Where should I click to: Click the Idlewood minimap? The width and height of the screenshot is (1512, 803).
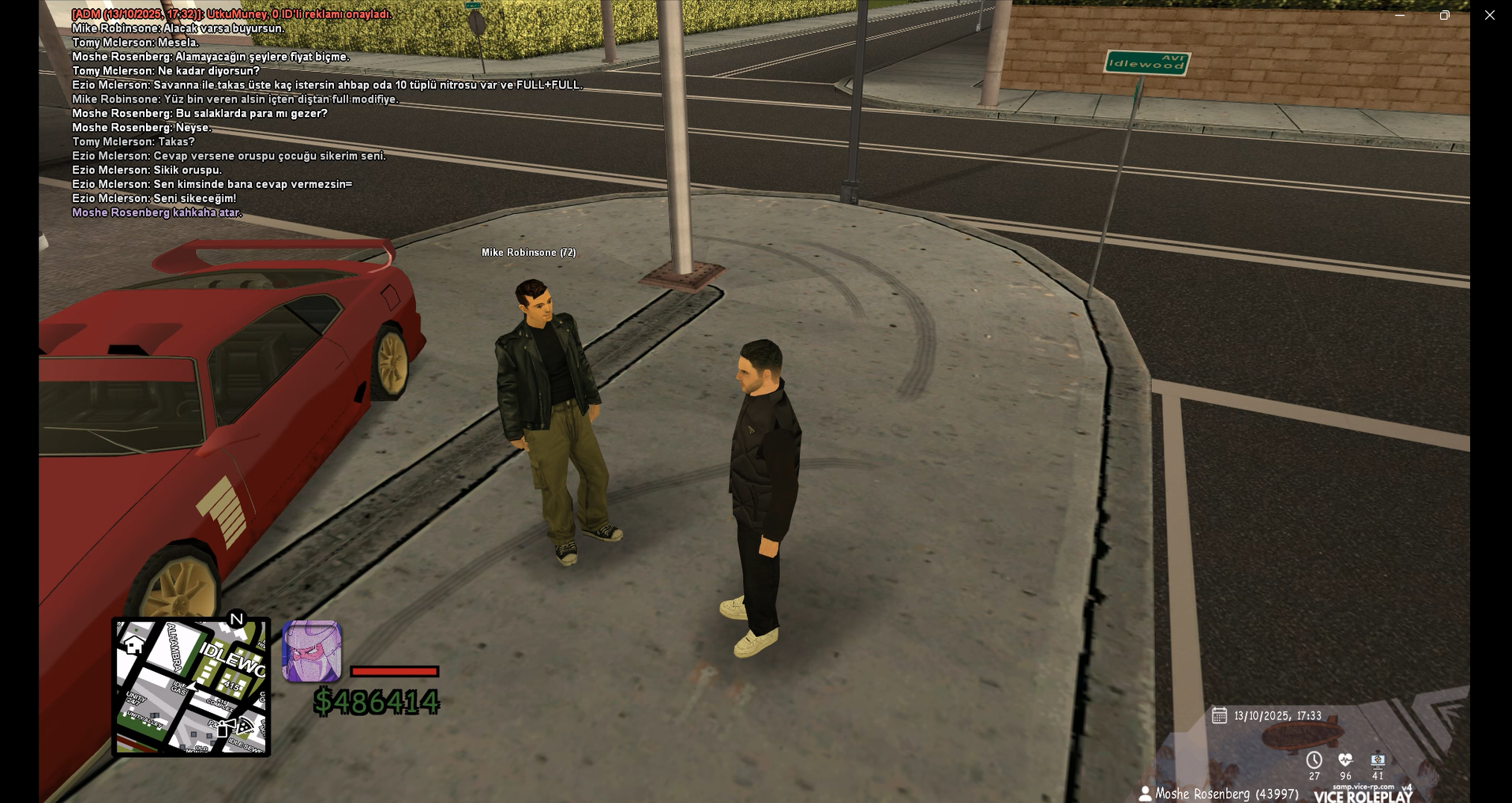[191, 687]
